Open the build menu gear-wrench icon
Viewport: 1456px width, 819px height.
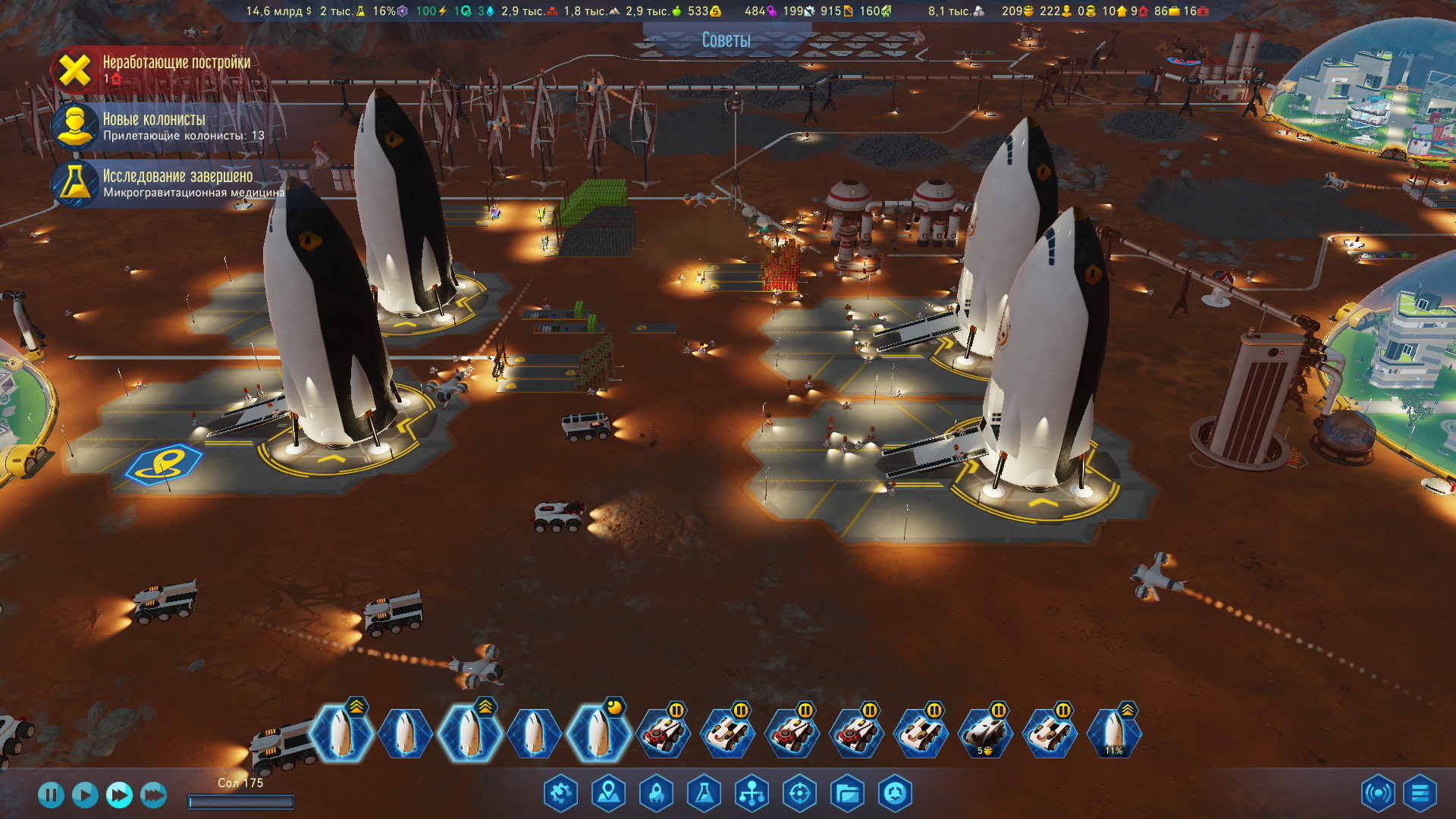[x=560, y=794]
